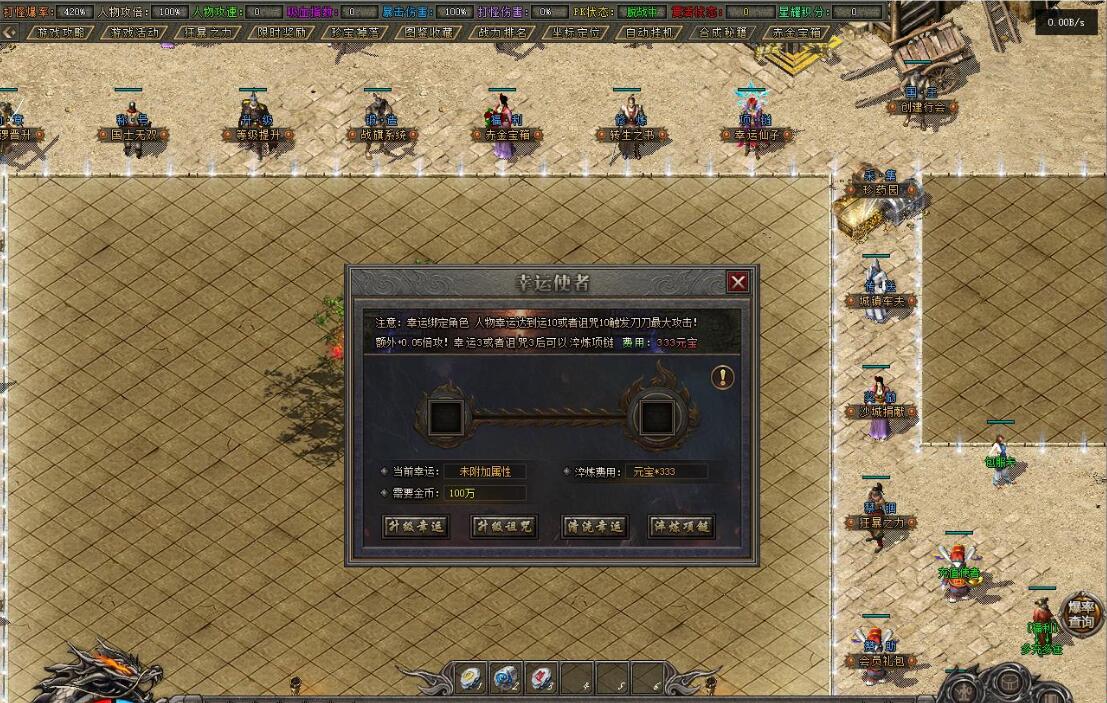
Task: Close the 幸运使者 dialog window
Action: point(738,282)
